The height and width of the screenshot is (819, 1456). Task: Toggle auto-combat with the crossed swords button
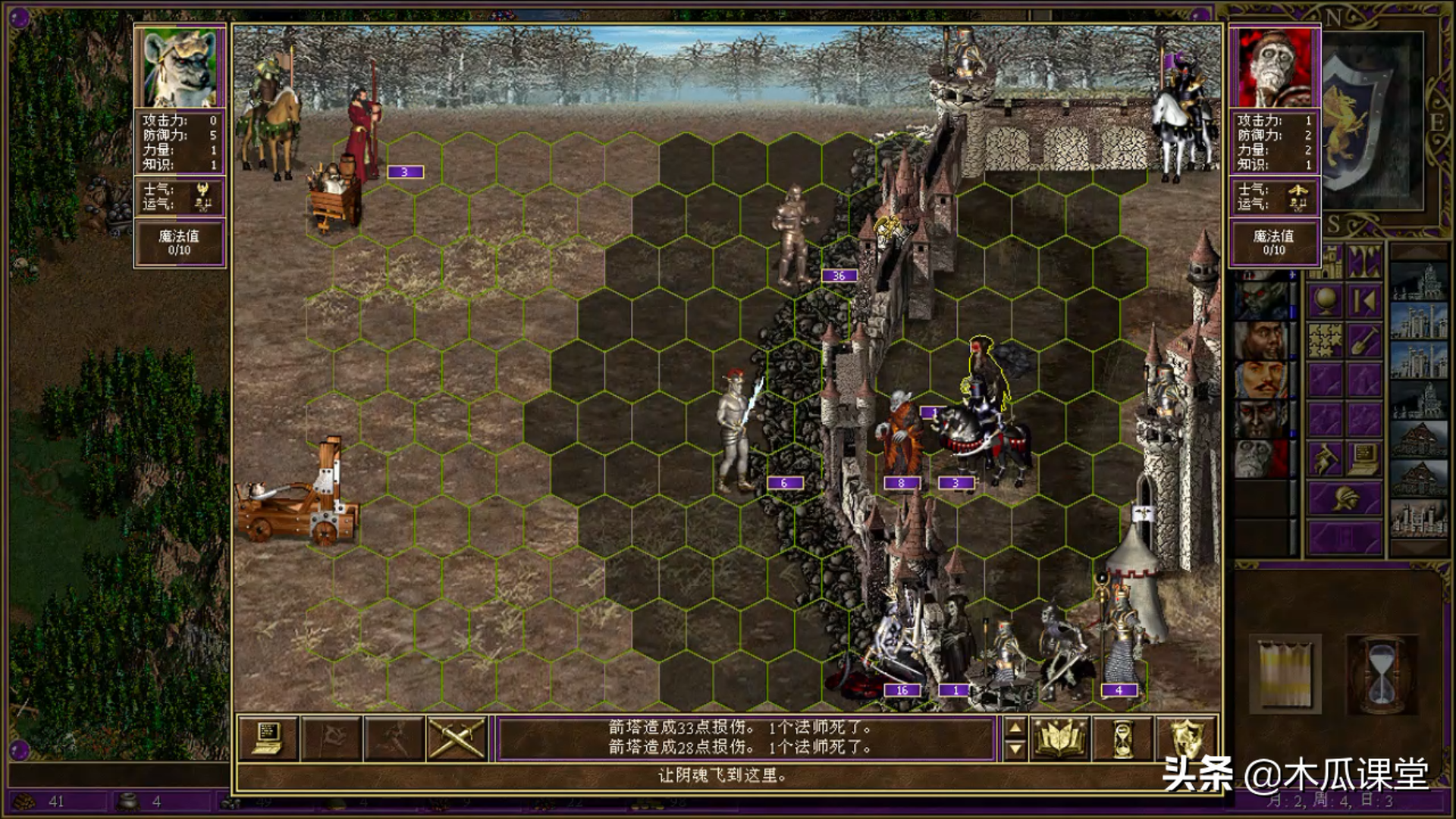[x=457, y=738]
